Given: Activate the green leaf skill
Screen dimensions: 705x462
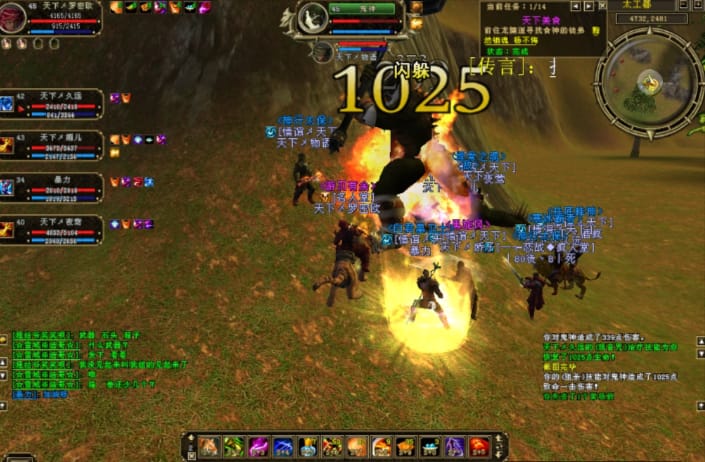Looking at the screenshot, I should [x=233, y=446].
